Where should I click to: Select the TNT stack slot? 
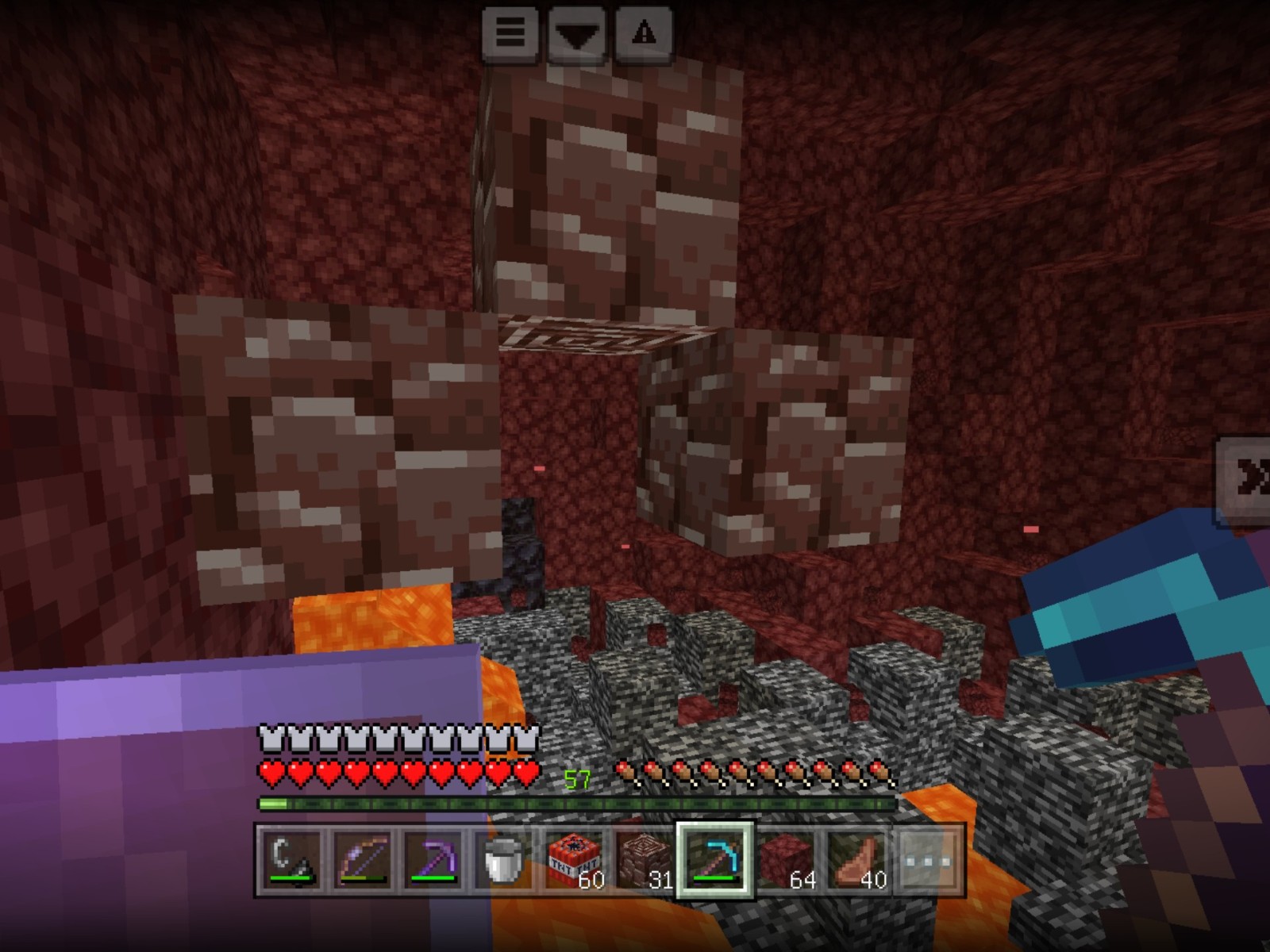573,860
